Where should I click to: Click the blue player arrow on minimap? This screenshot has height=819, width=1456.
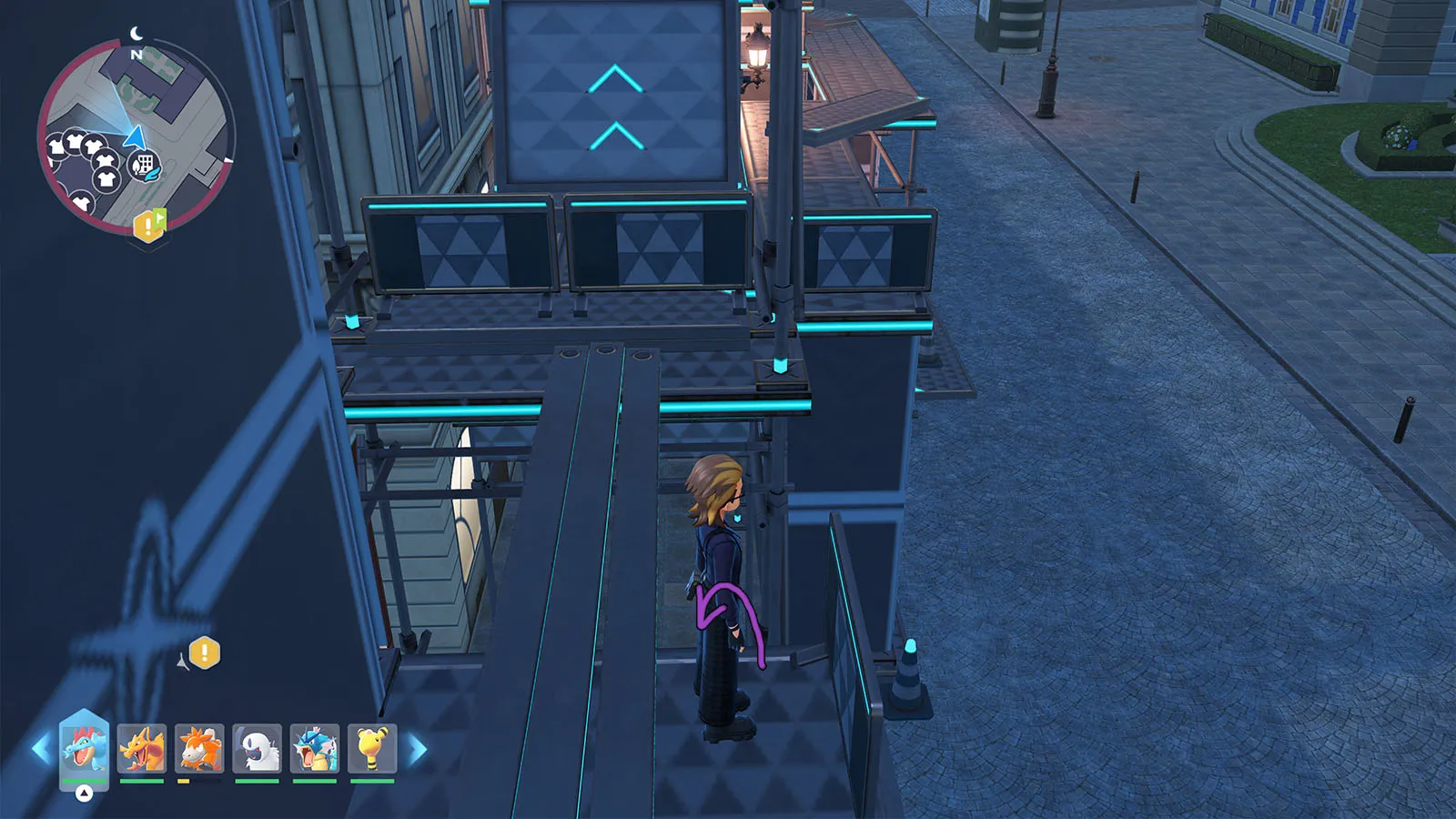click(135, 137)
